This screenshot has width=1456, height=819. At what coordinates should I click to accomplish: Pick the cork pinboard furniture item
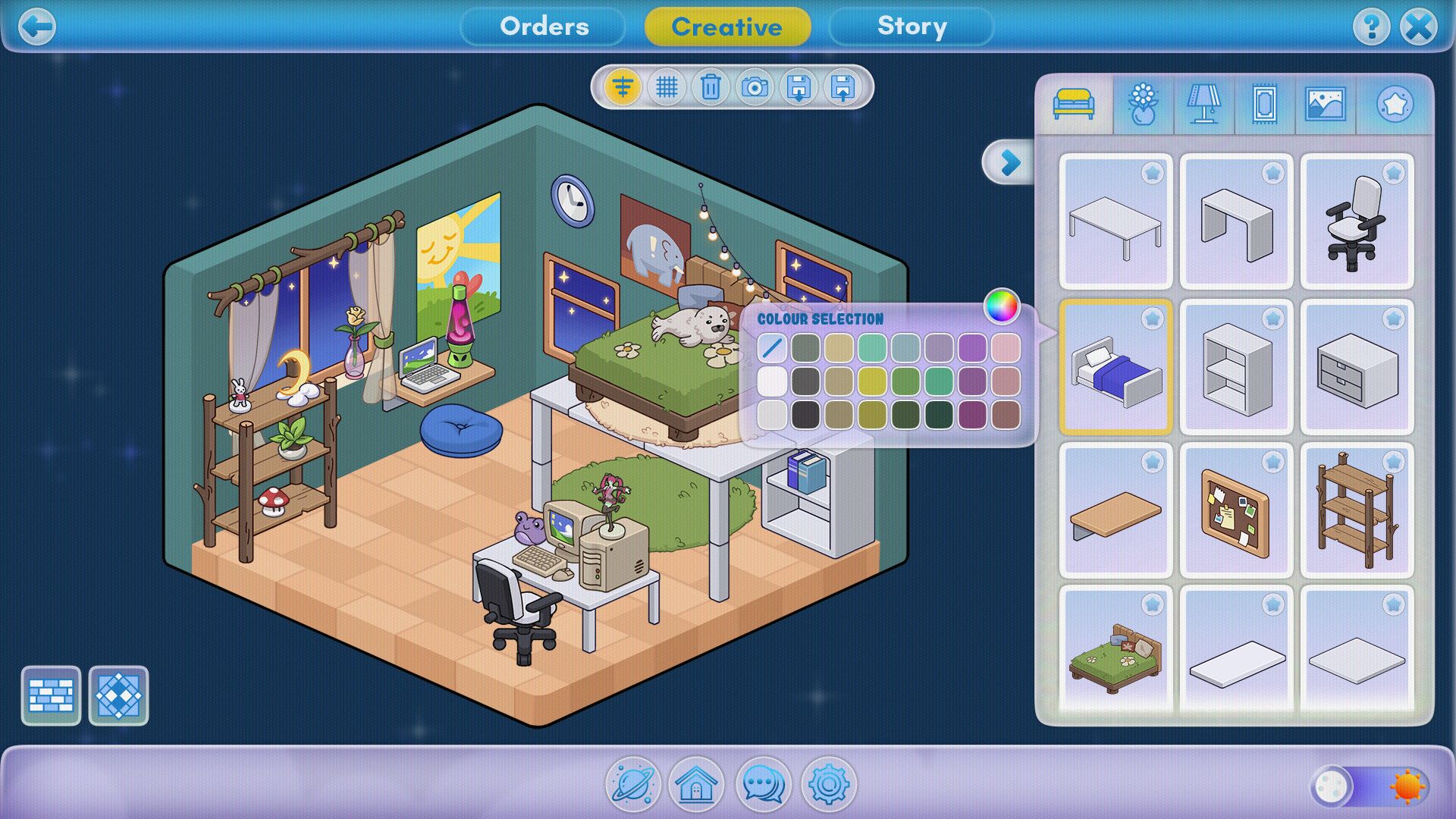1236,510
